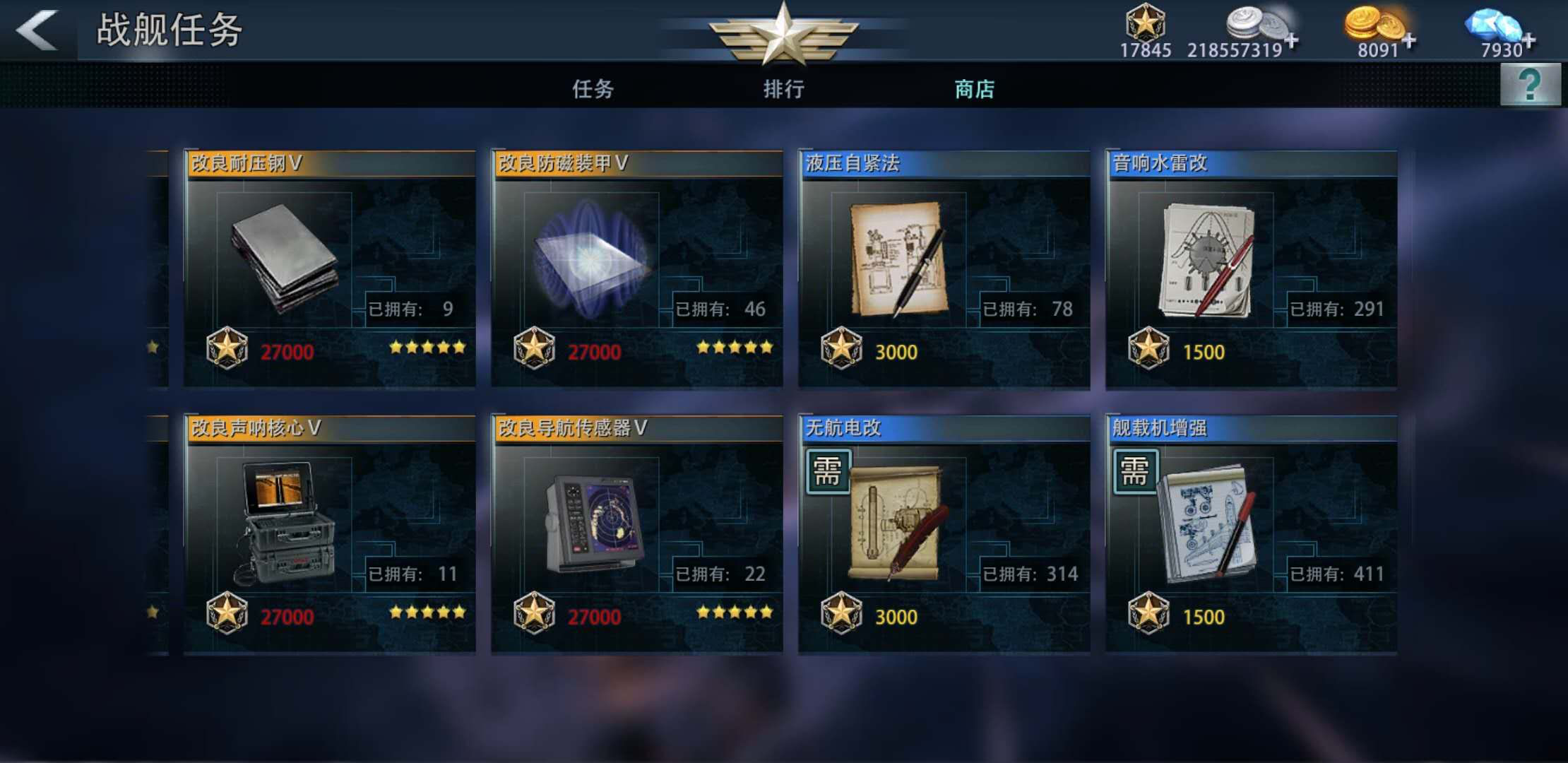Add more silver coins
The width and height of the screenshot is (1568, 763).
[1291, 40]
